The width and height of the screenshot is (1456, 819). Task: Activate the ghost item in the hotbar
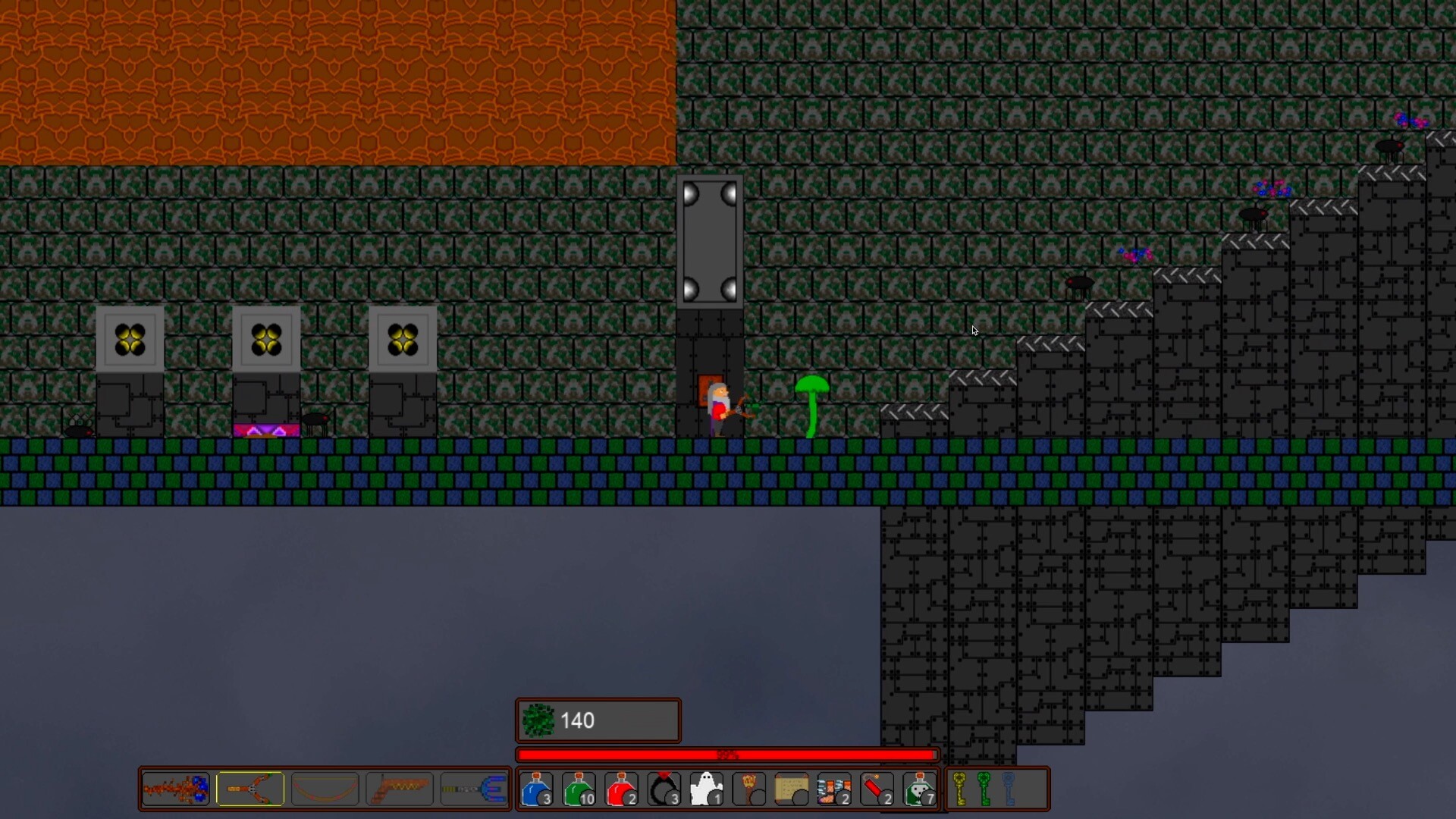coord(706,789)
